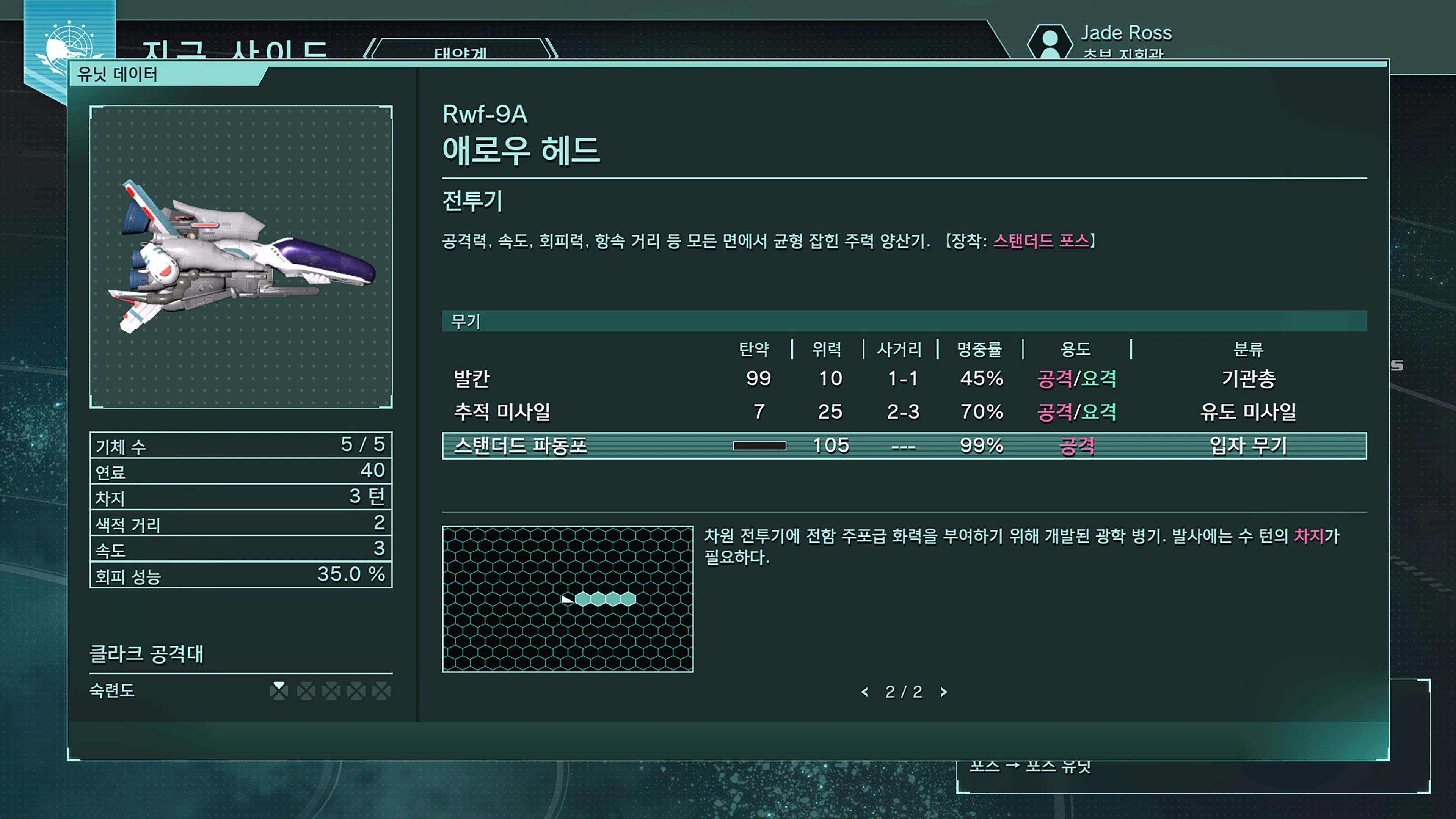Viewport: 1456px width, 819px height.
Task: Click the previous page arrow beside 2/2
Action: tap(864, 692)
